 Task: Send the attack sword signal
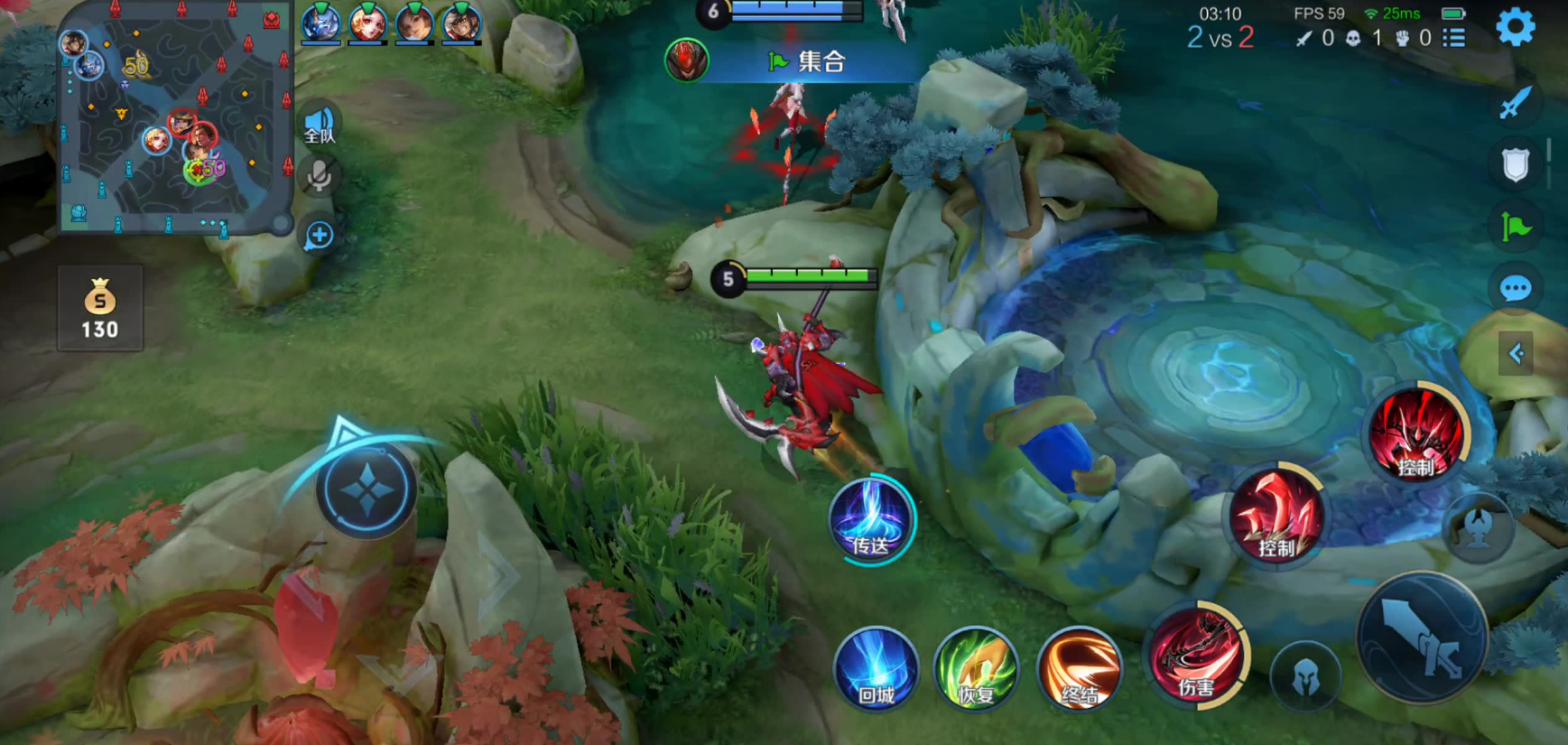point(1516,104)
